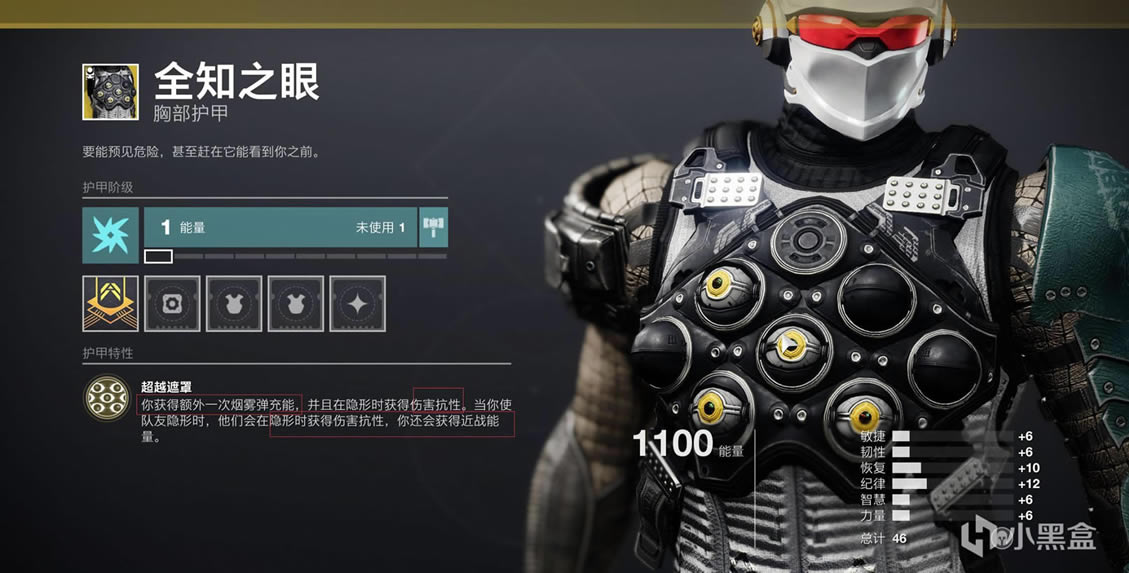The width and height of the screenshot is (1129, 573).
Task: Click the hammer upgrade energy button
Action: 434,228
